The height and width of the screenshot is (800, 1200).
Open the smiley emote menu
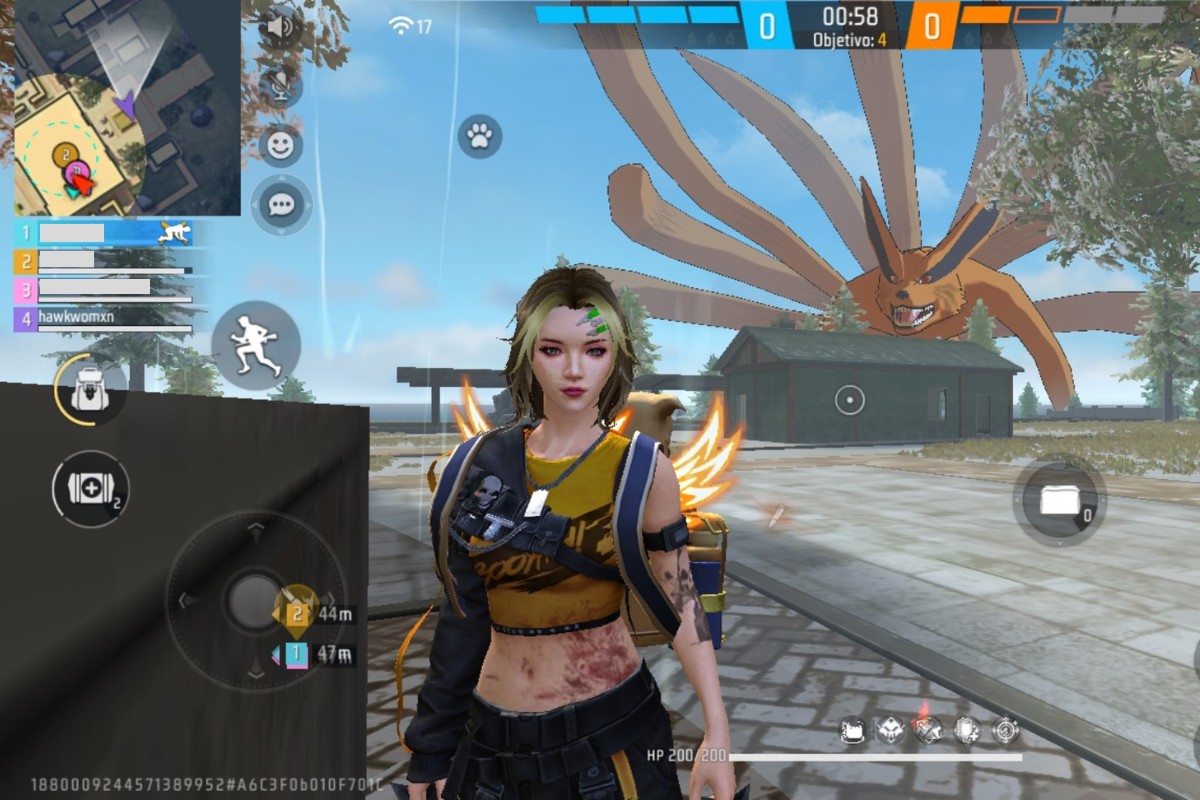(280, 146)
